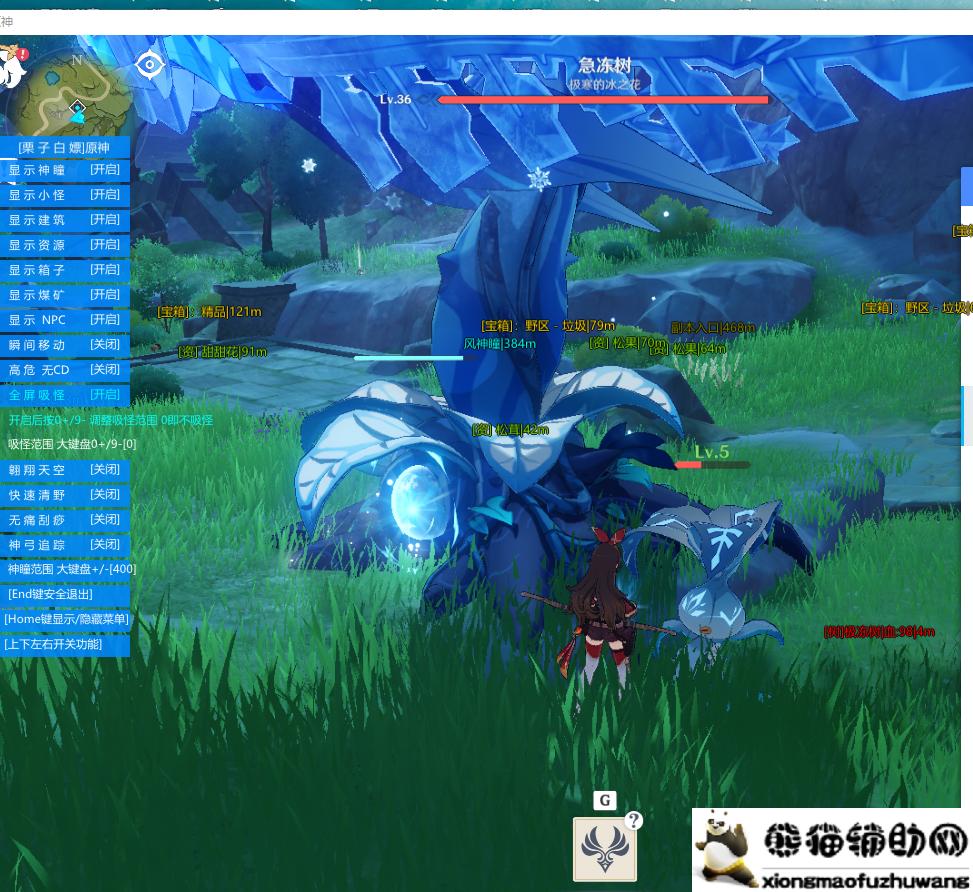Toggle the 显示煤矿 option
Viewport: 973px width, 892px height.
point(65,295)
